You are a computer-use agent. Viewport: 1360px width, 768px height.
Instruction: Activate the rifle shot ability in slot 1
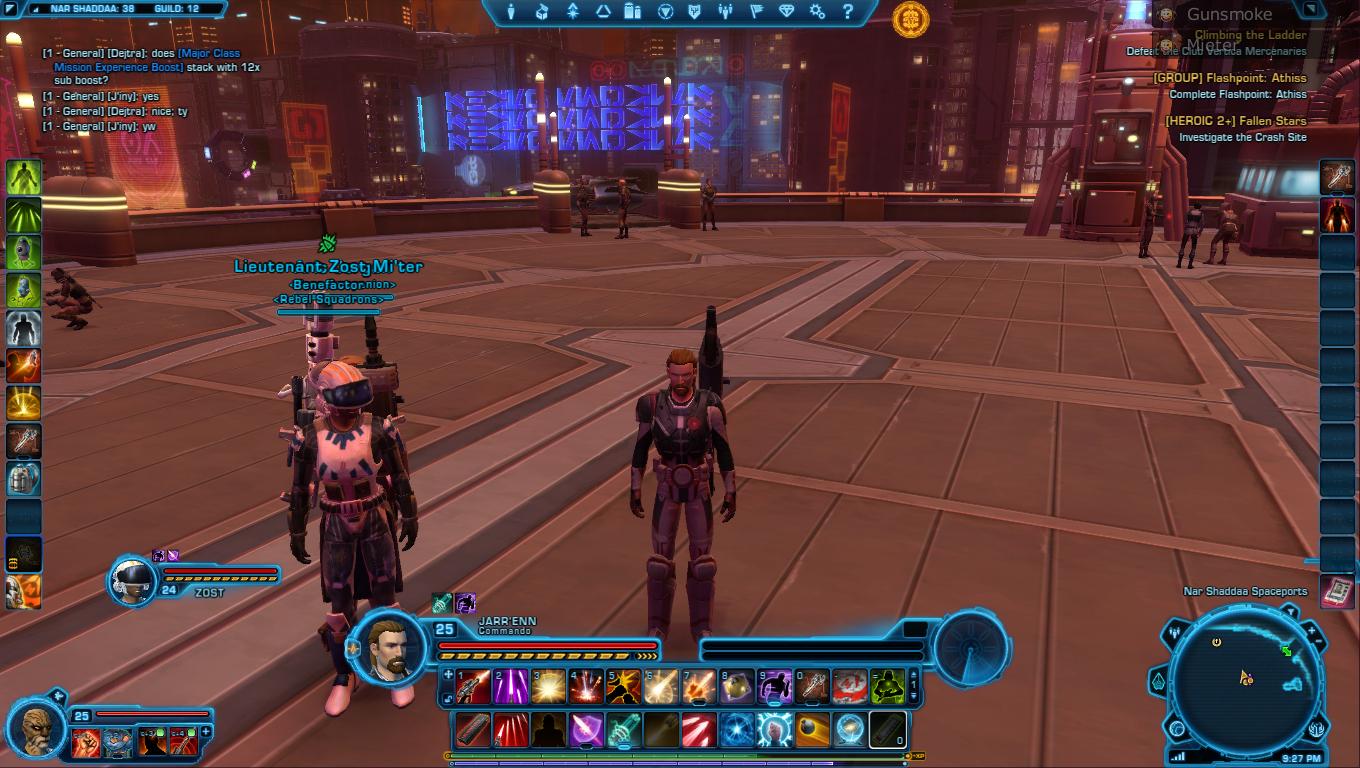[x=473, y=687]
